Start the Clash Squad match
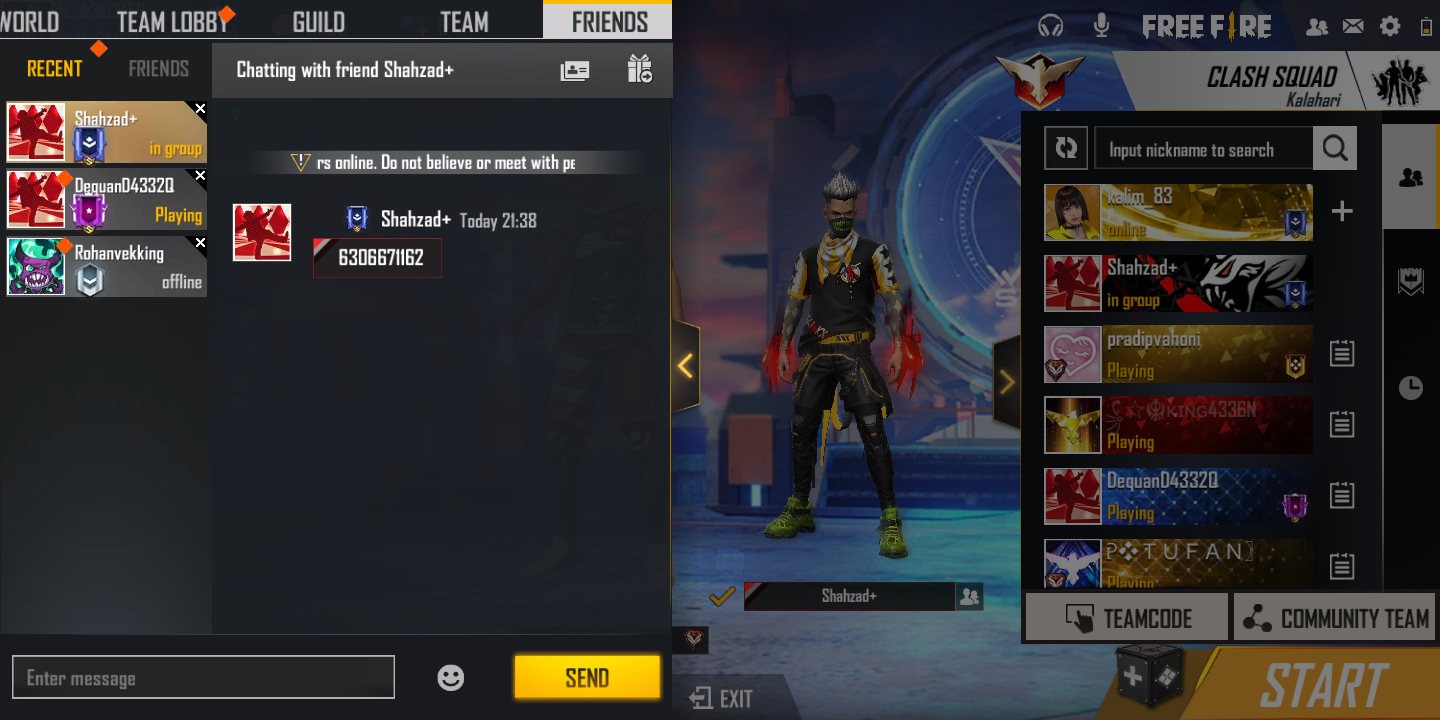The width and height of the screenshot is (1440, 720). coord(1323,686)
